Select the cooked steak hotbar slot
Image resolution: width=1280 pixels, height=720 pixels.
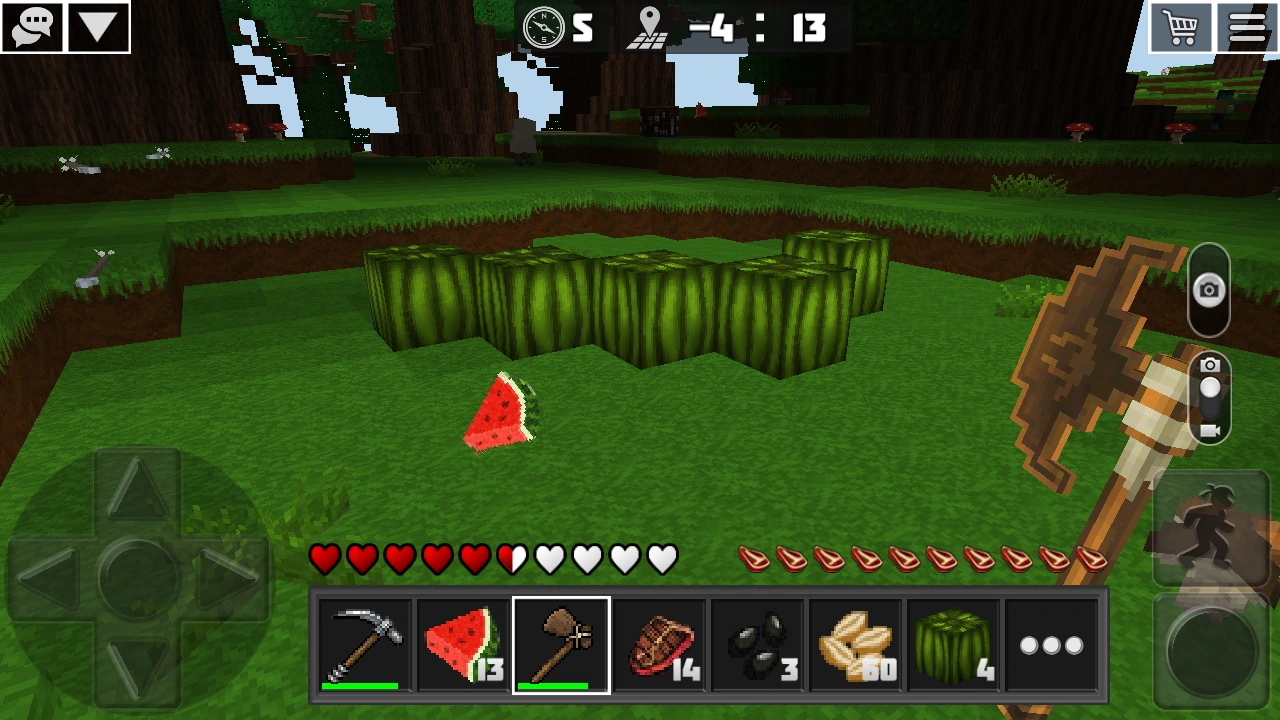(x=659, y=643)
